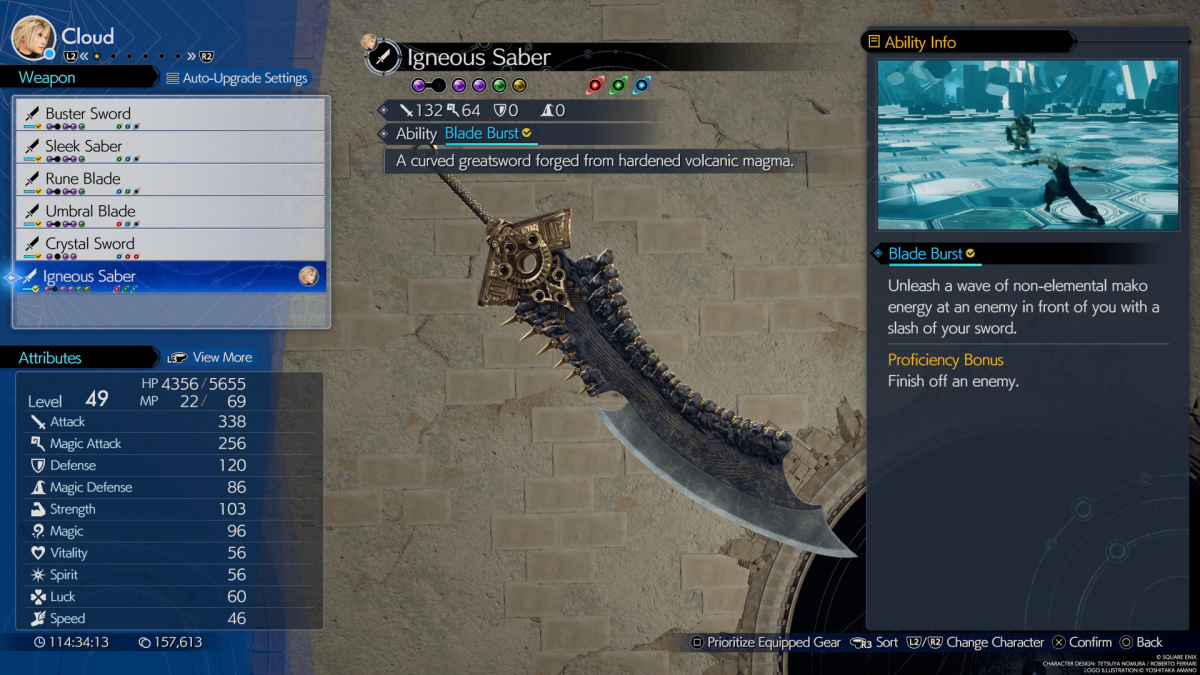Select the Buster Sword weapon
This screenshot has height=675, width=1200.
pyautogui.click(x=170, y=114)
